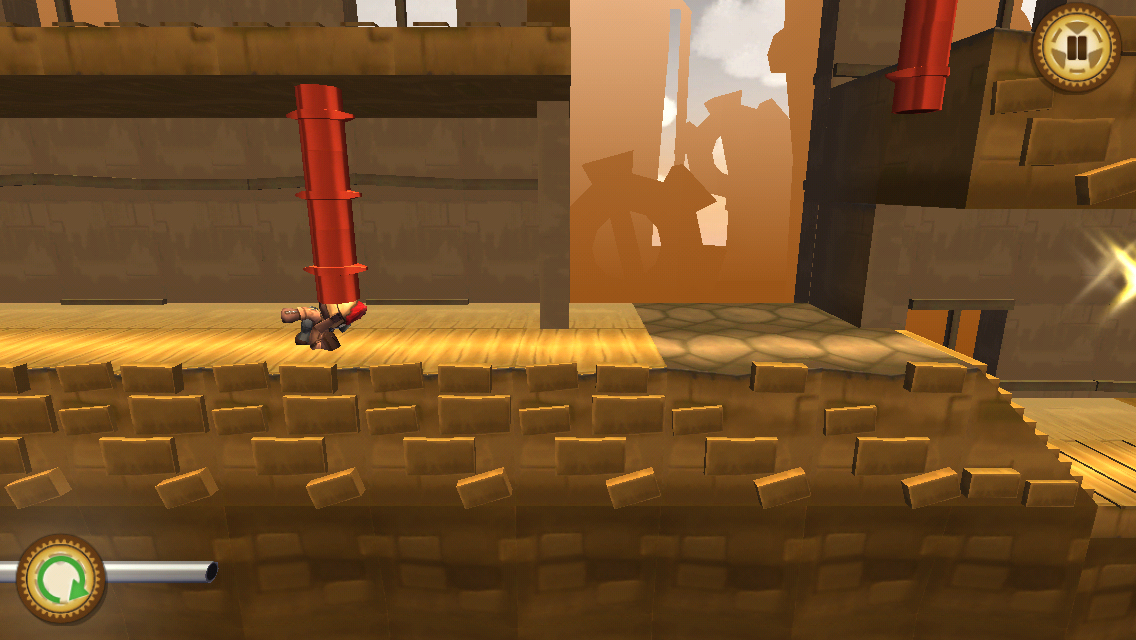
Task: Pause the game with the gear button
Action: 1076,48
